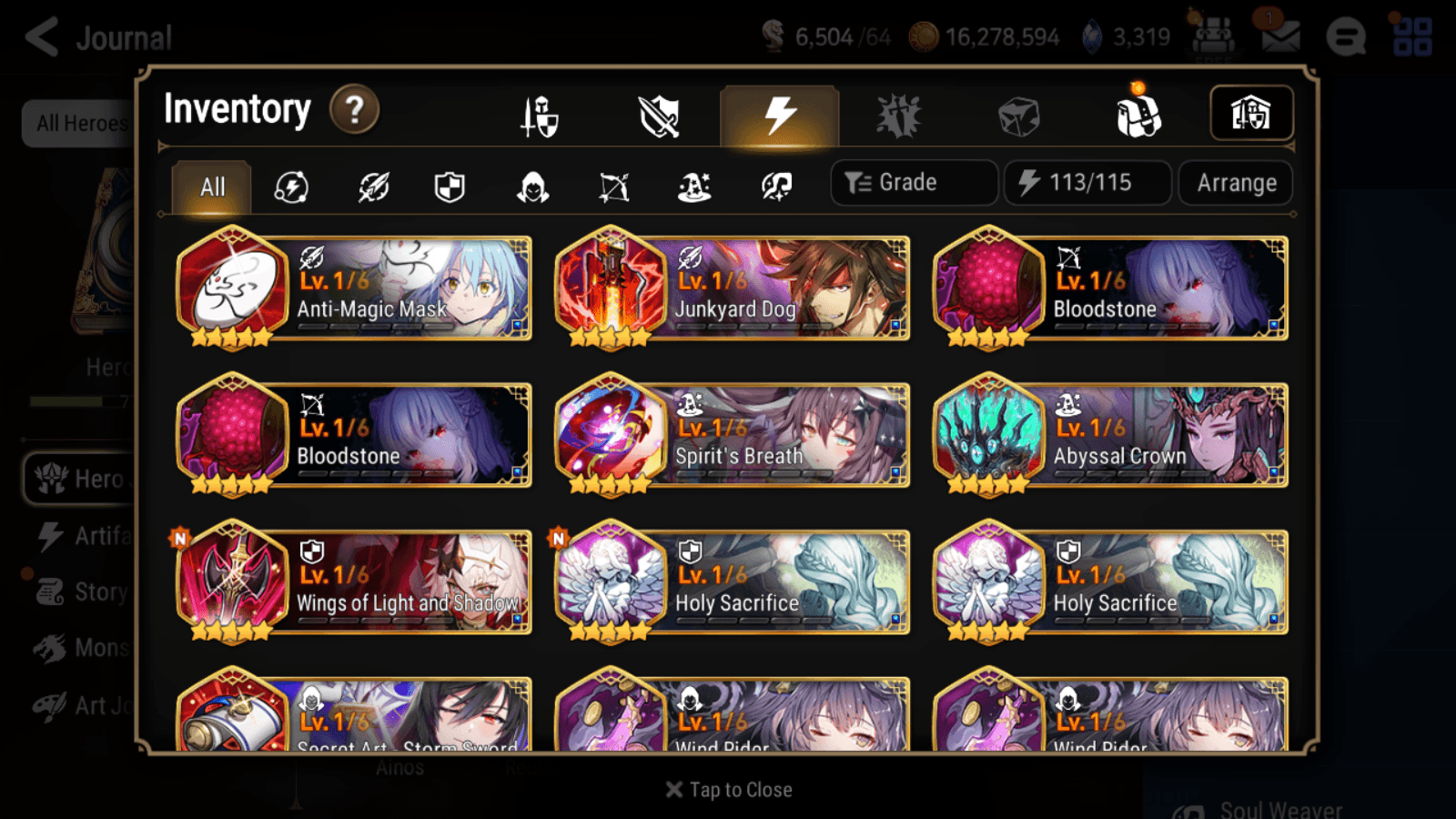Filter artifacts by Thief class icon
This screenshot has width=1456, height=819.
[x=532, y=187]
